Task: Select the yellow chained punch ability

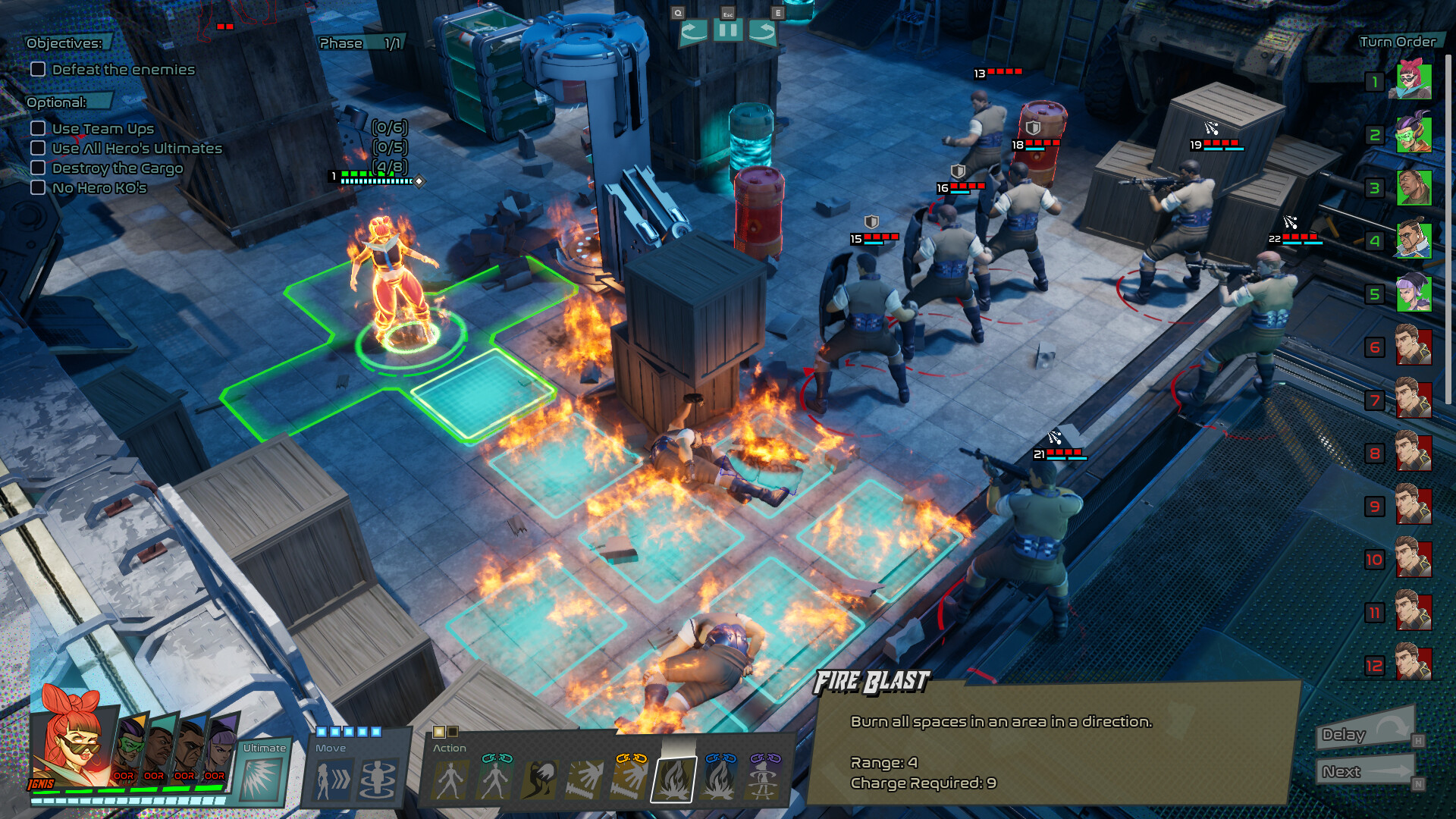Action: pos(630,780)
